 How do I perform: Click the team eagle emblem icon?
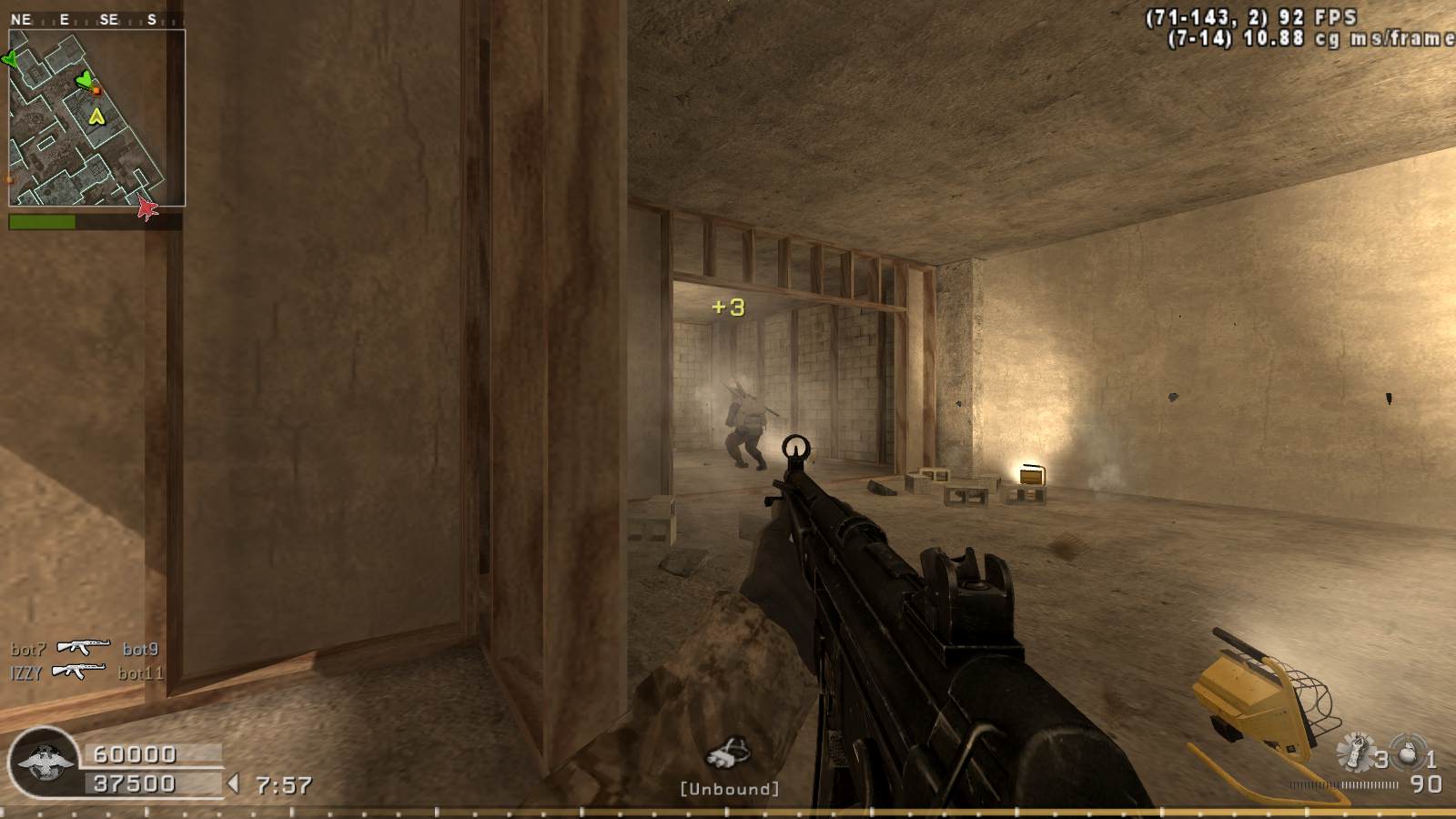41,764
